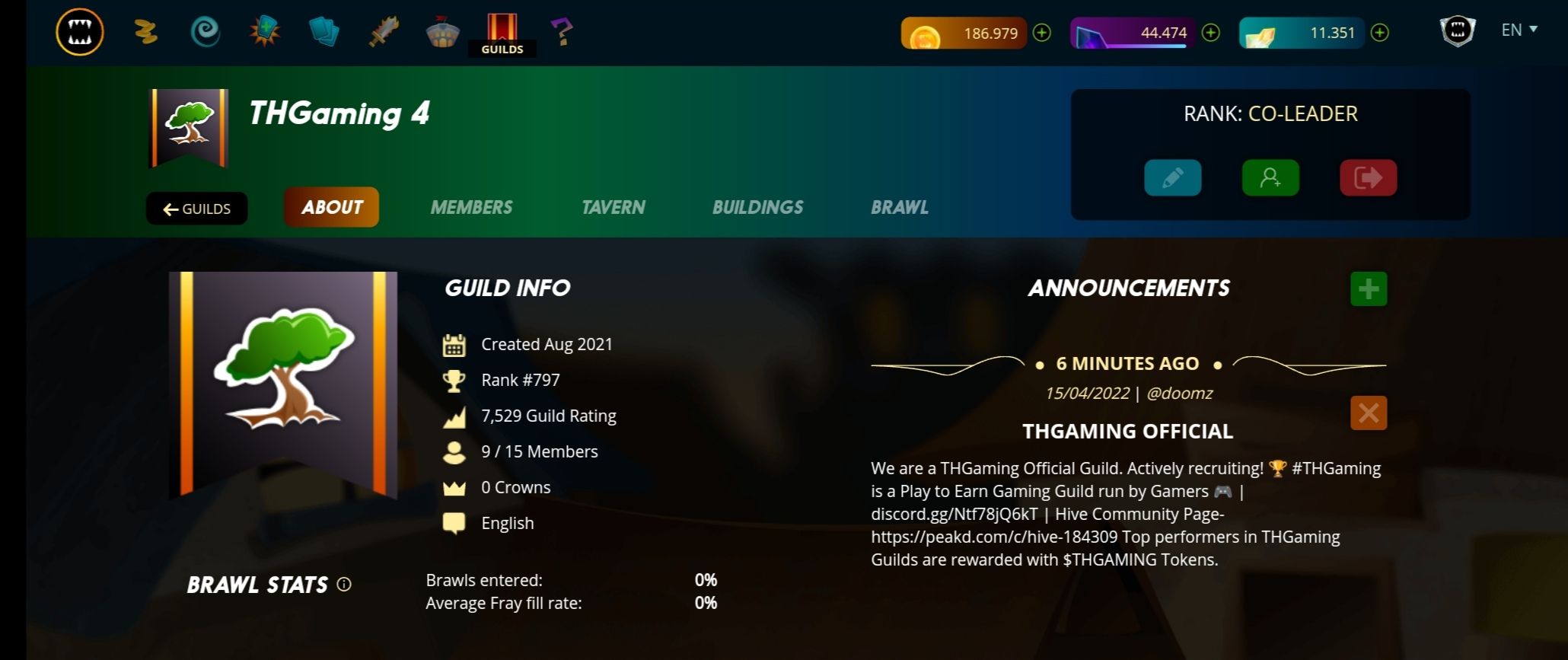Switch to the BRAWL tab
The width and height of the screenshot is (1568, 660).
899,206
